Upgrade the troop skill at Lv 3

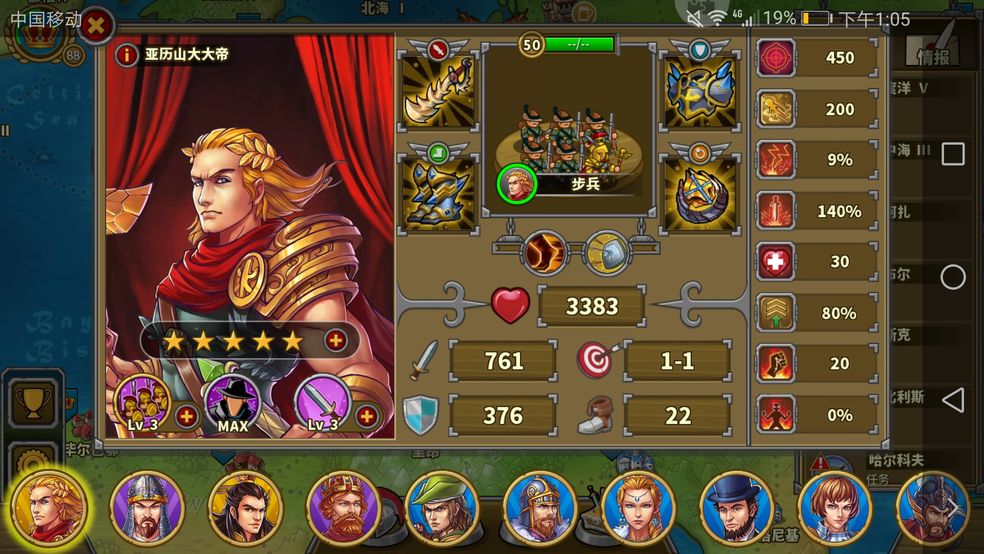pos(186,416)
